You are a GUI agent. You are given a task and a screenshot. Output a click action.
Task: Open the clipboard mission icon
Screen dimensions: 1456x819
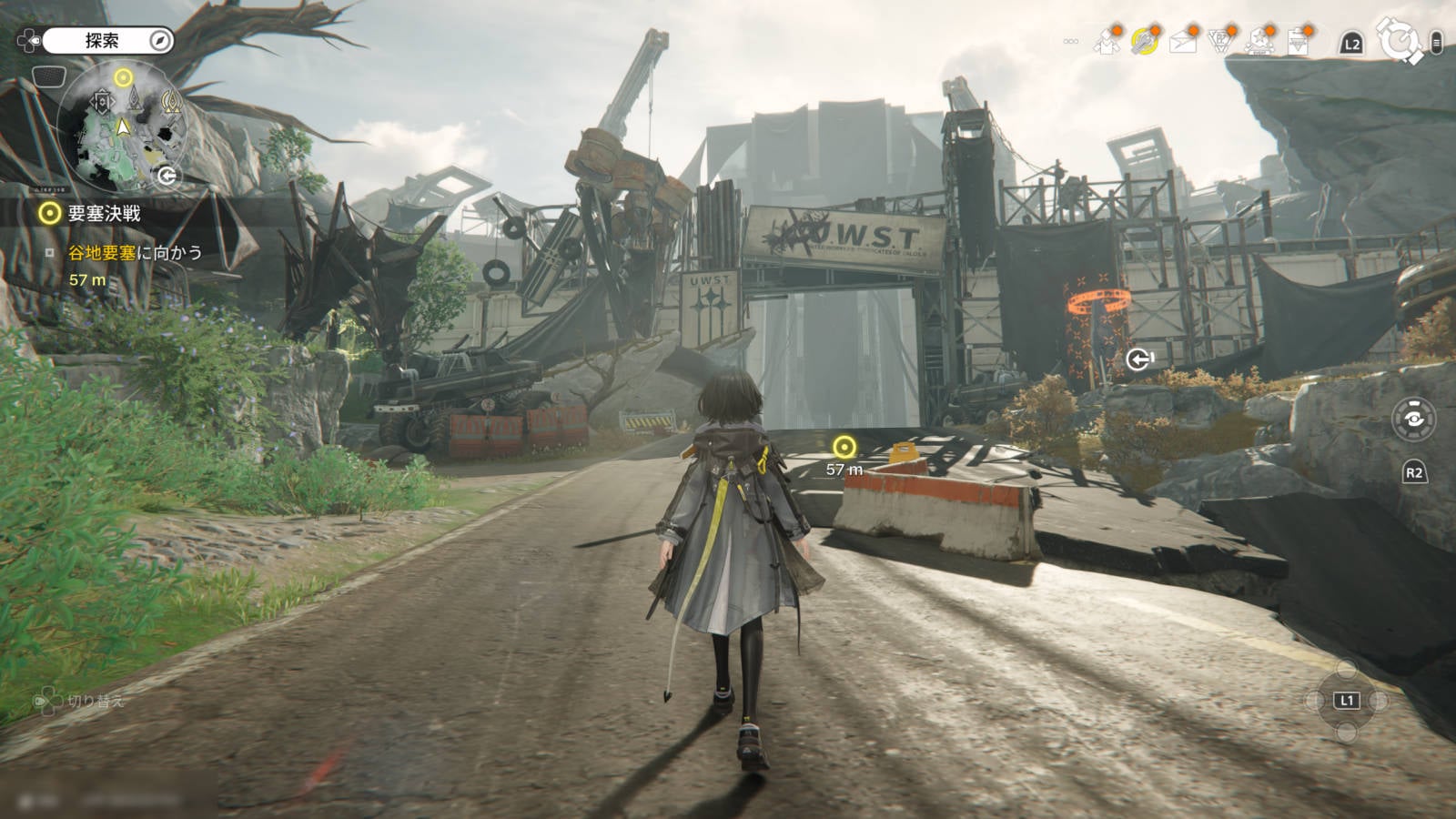coord(1298,42)
